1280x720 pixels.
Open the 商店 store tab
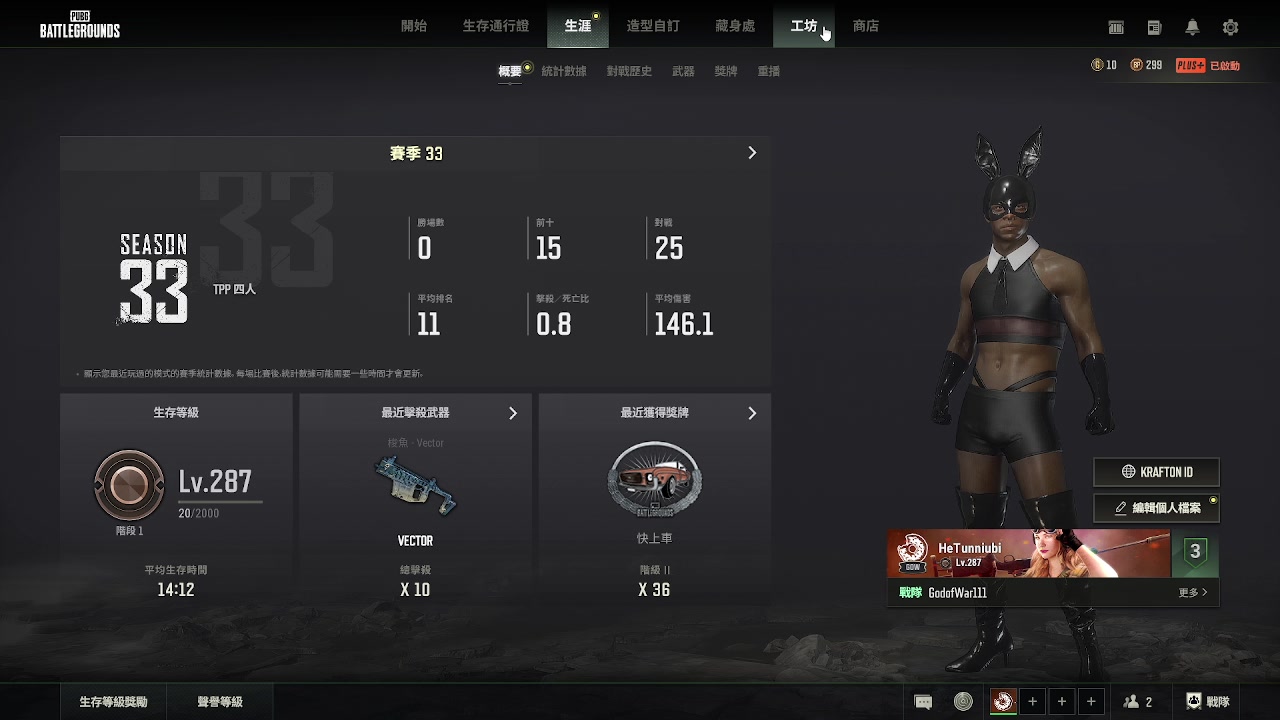(866, 26)
